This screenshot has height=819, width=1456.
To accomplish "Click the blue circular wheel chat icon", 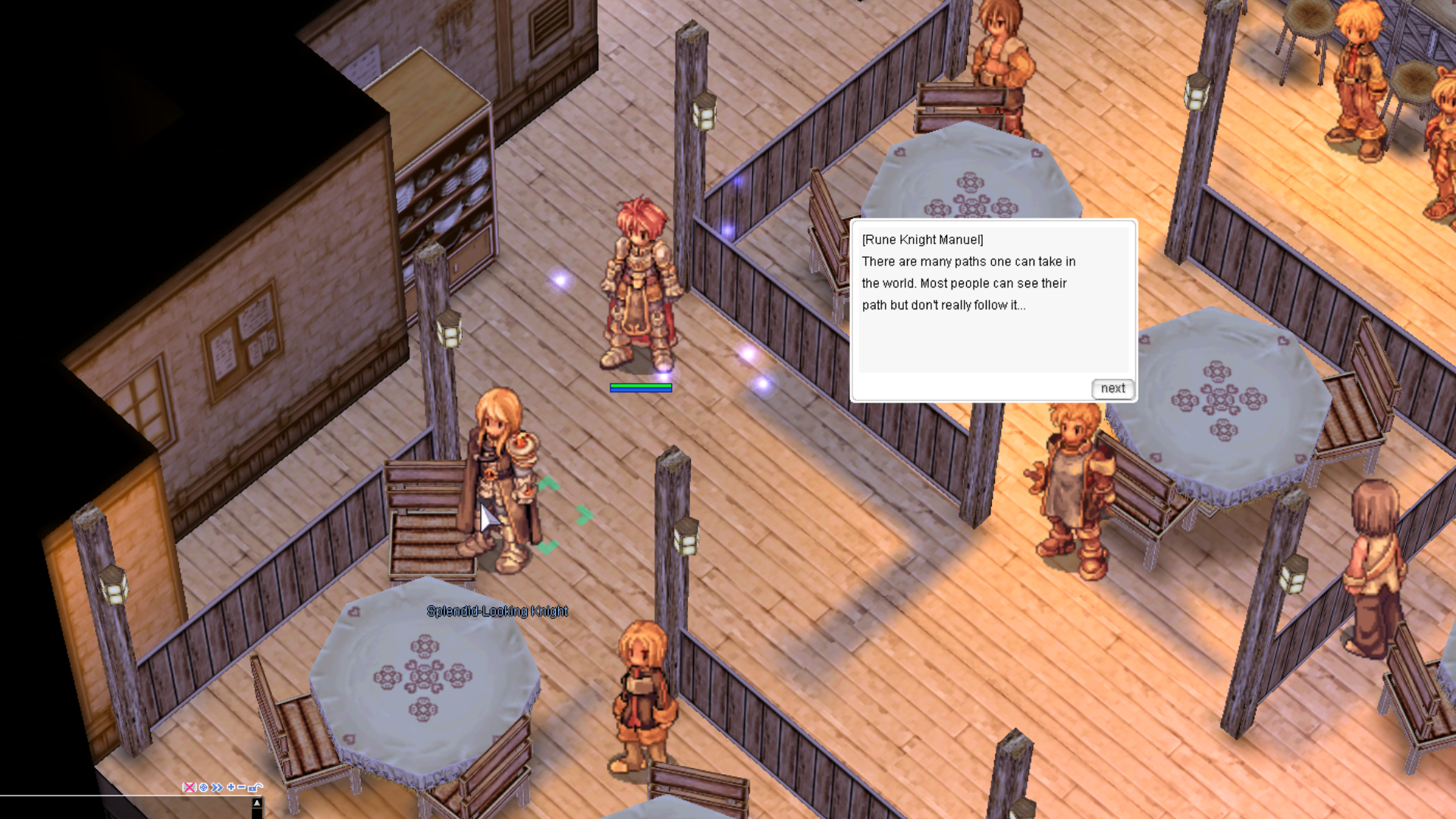I will pos(203,787).
